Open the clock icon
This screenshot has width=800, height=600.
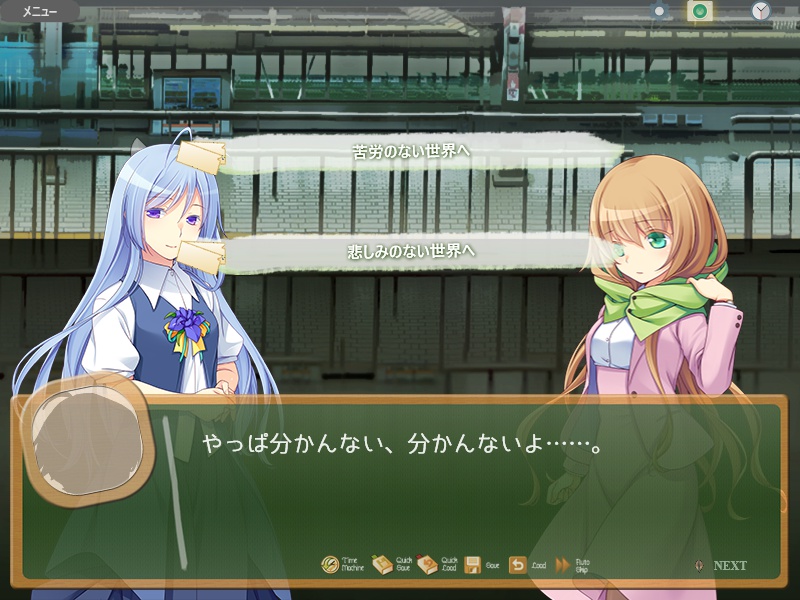[x=761, y=11]
